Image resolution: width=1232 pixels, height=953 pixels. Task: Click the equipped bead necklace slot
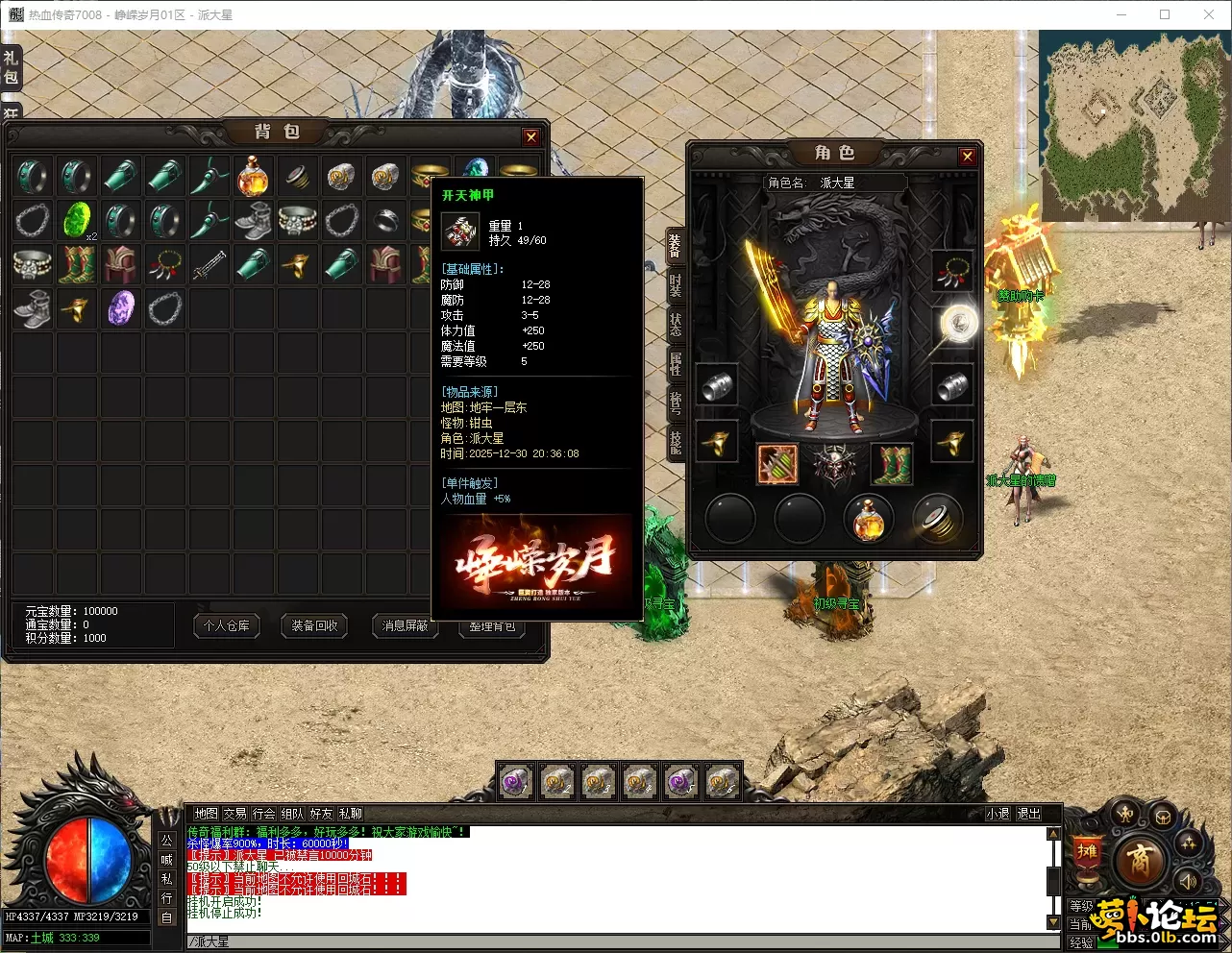click(951, 271)
